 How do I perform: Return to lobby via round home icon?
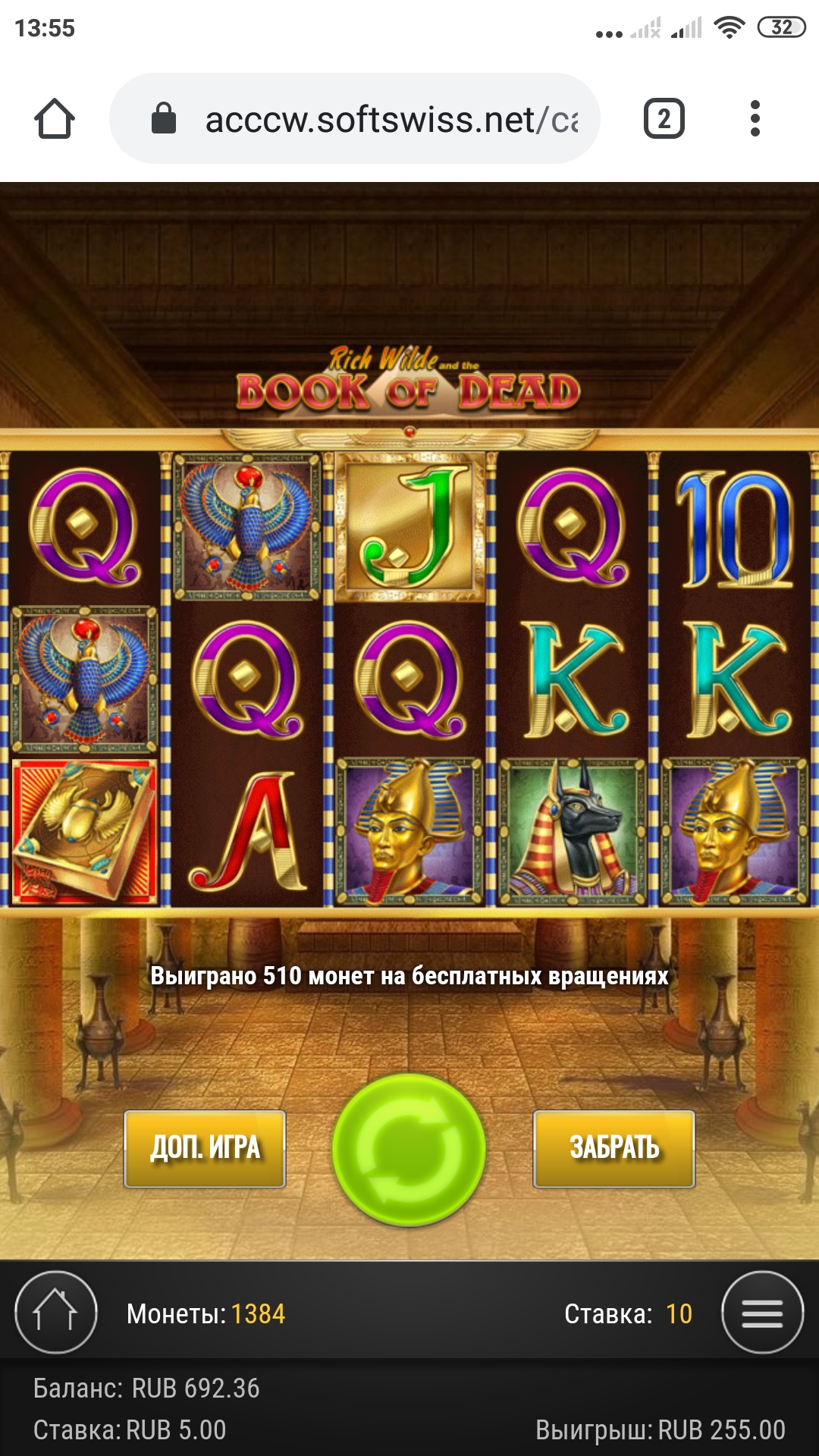tap(56, 1313)
